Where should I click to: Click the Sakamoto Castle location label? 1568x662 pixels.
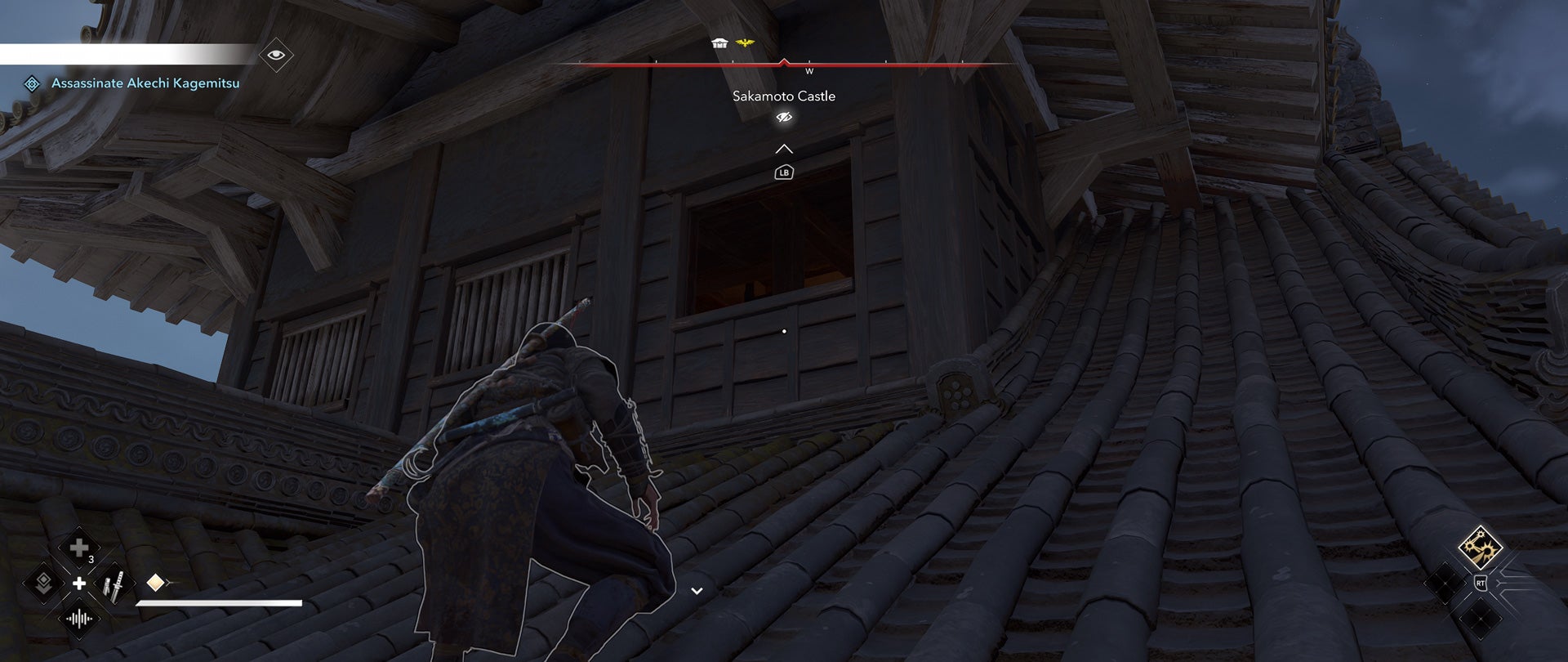[784, 96]
